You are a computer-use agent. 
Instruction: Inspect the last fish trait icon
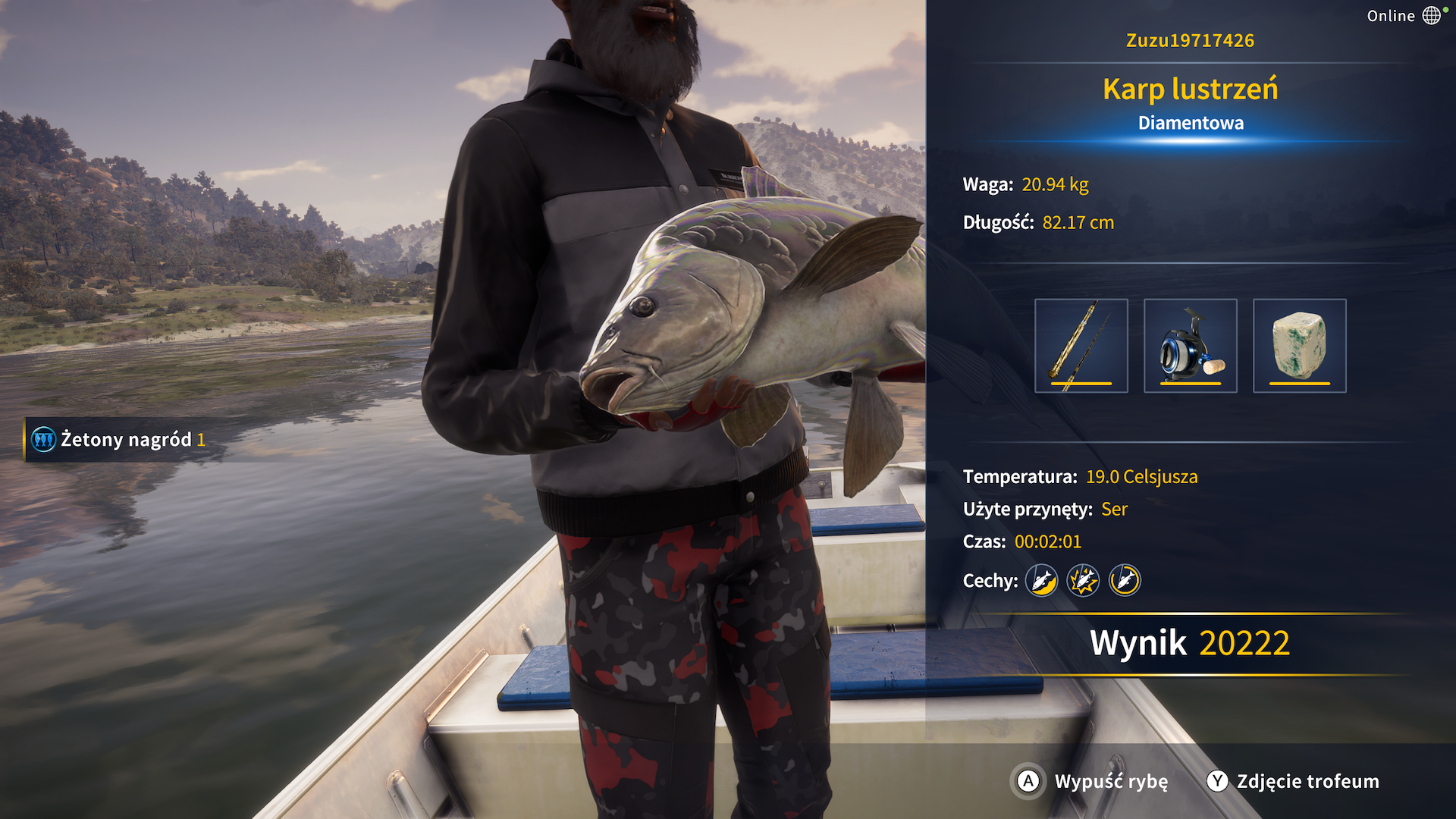(1125, 581)
